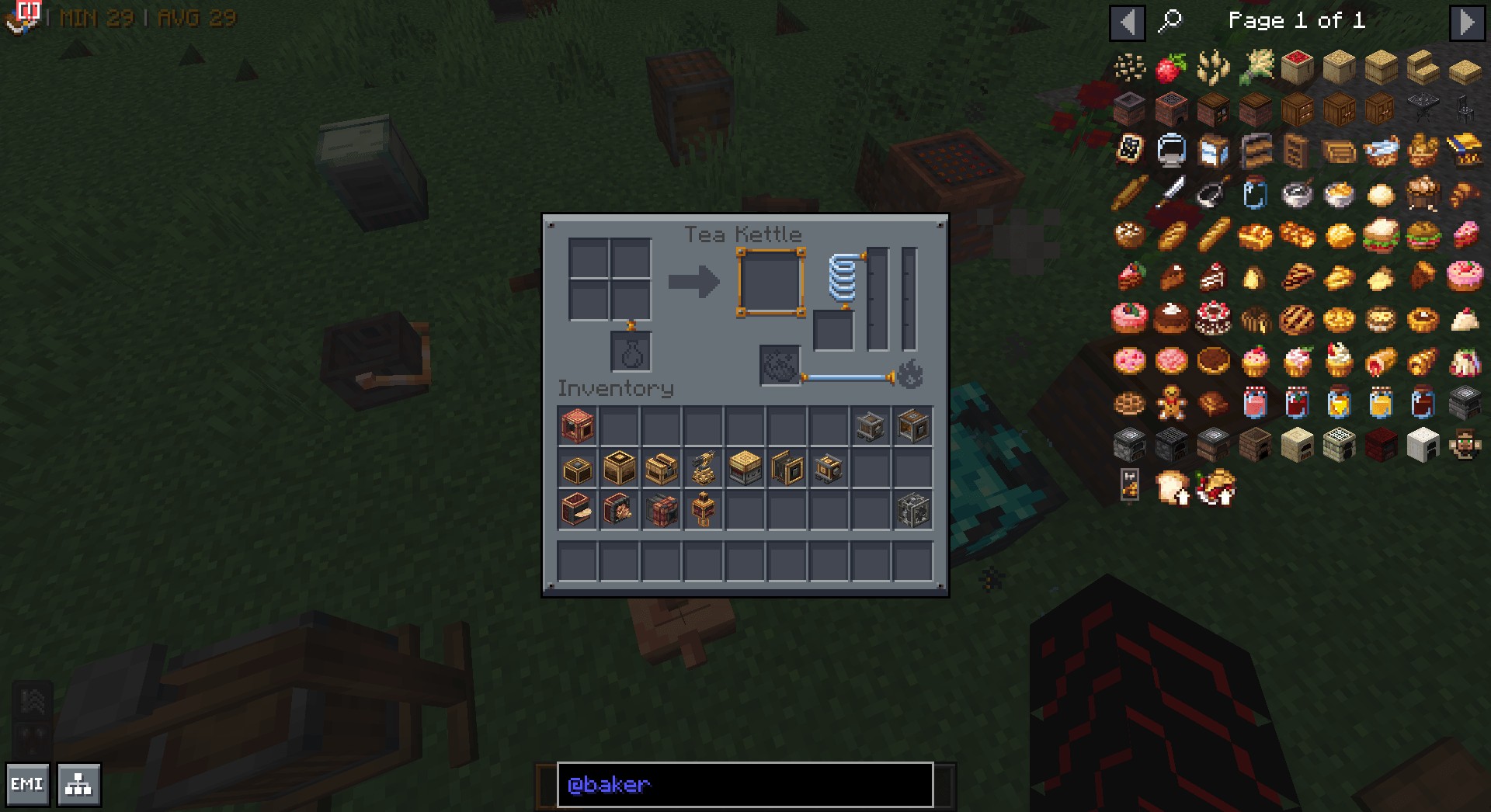The image size is (1491, 812).
Task: Go to the next EMI page
Action: point(1466,23)
